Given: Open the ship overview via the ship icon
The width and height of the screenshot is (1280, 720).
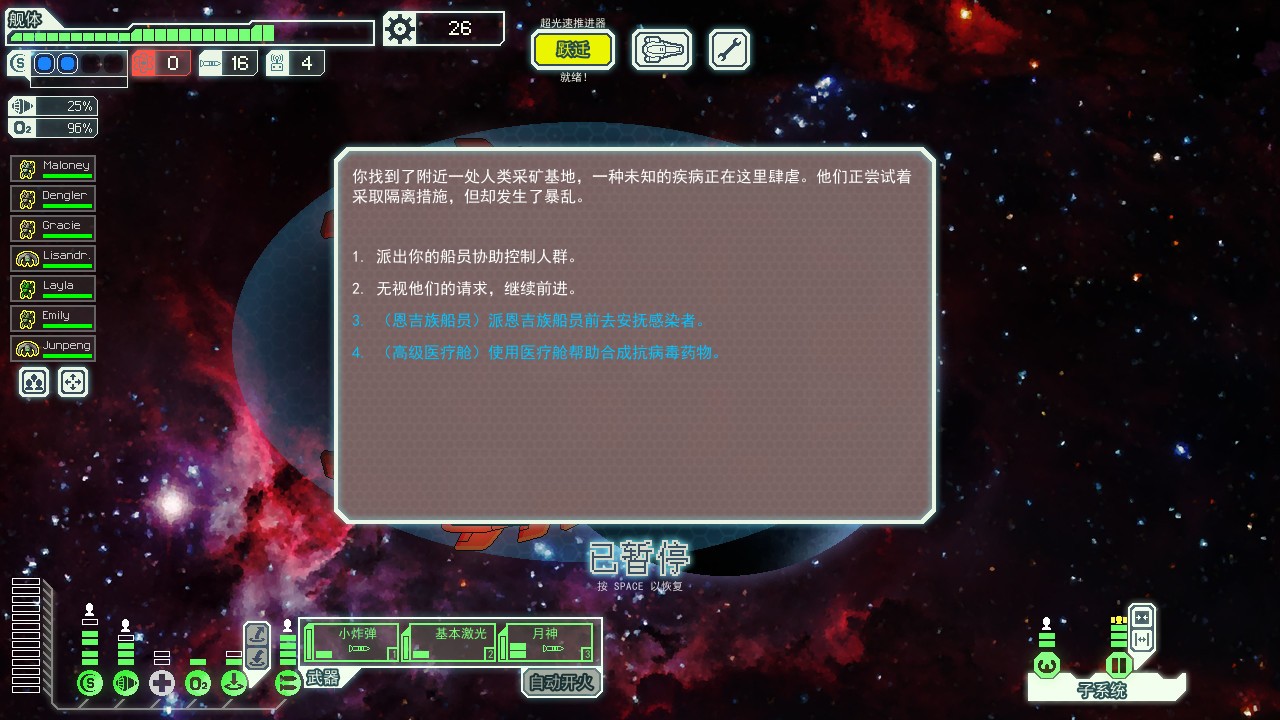Looking at the screenshot, I should coord(661,48).
